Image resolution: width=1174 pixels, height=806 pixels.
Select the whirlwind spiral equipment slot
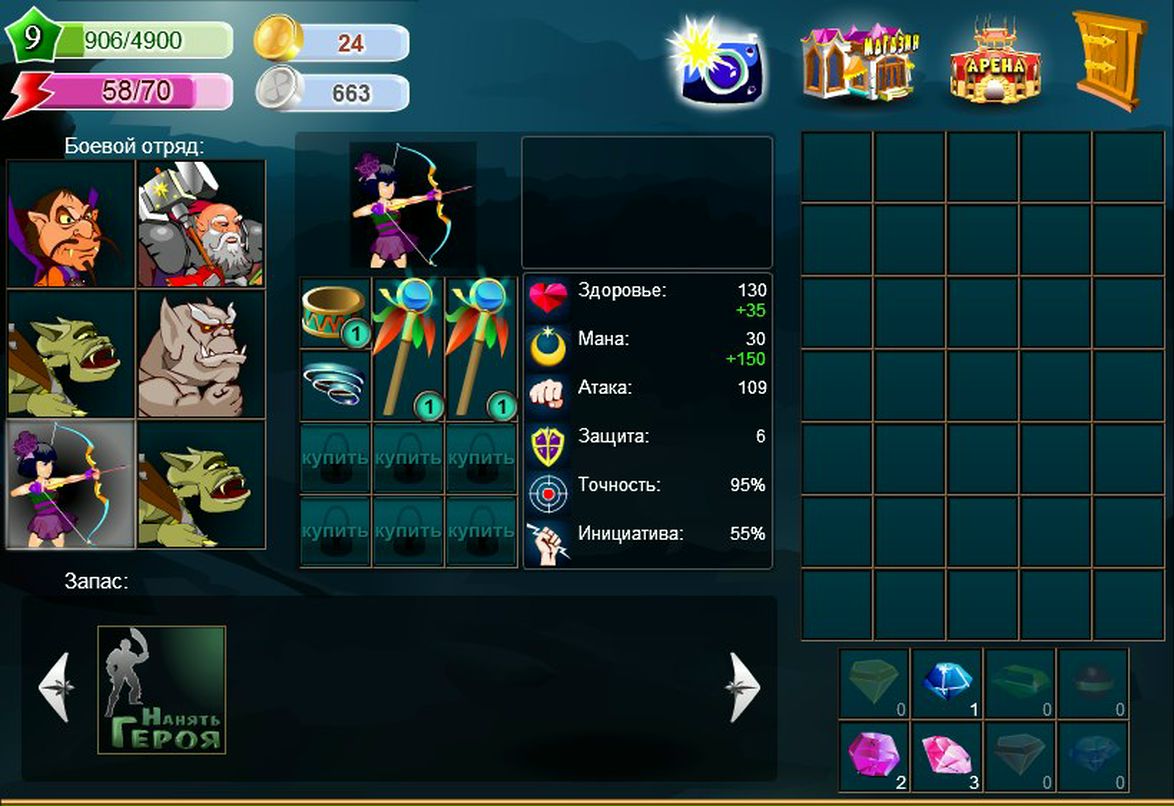coord(336,384)
